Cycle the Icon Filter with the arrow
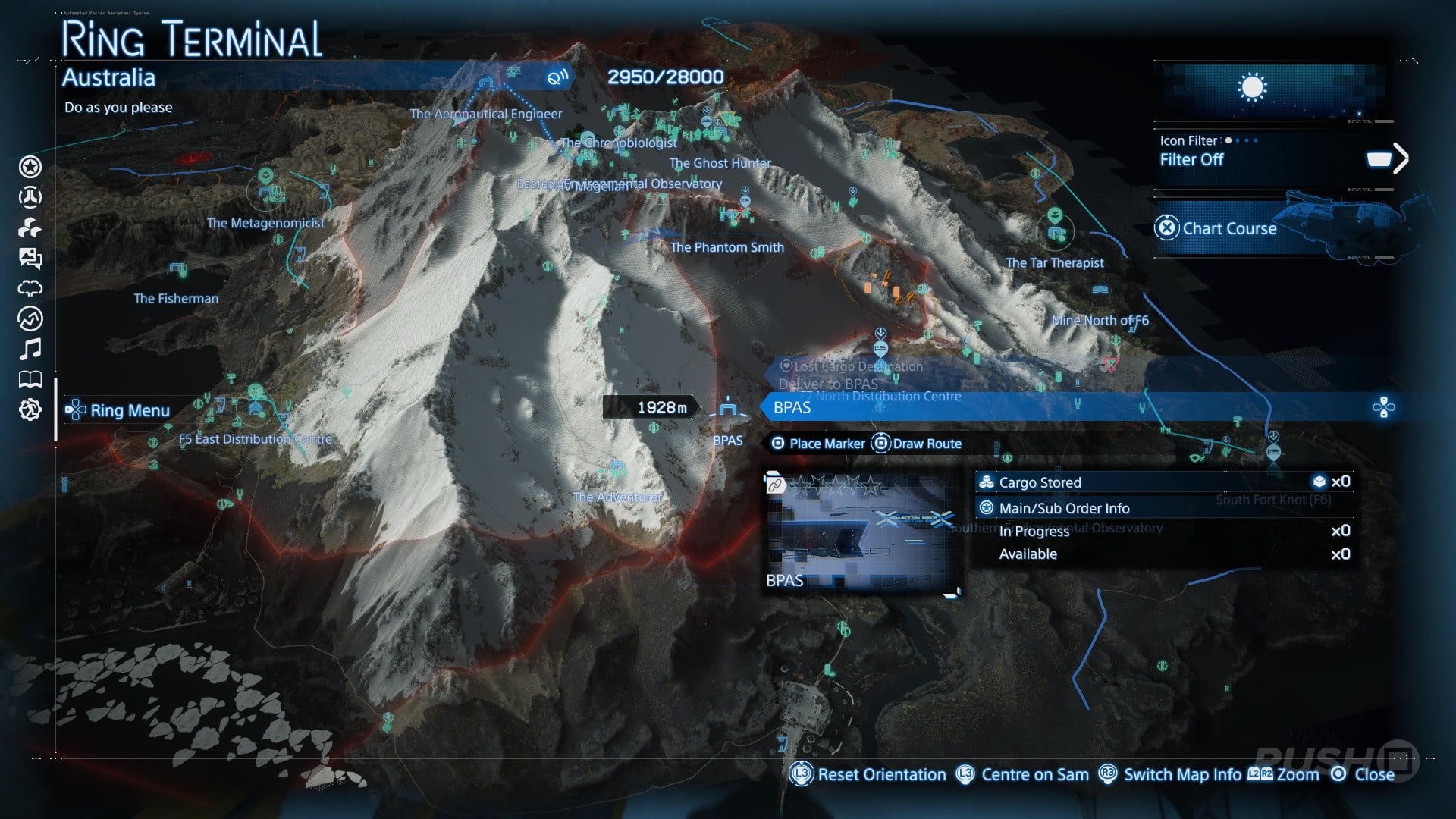This screenshot has width=1456, height=819. [x=1400, y=158]
